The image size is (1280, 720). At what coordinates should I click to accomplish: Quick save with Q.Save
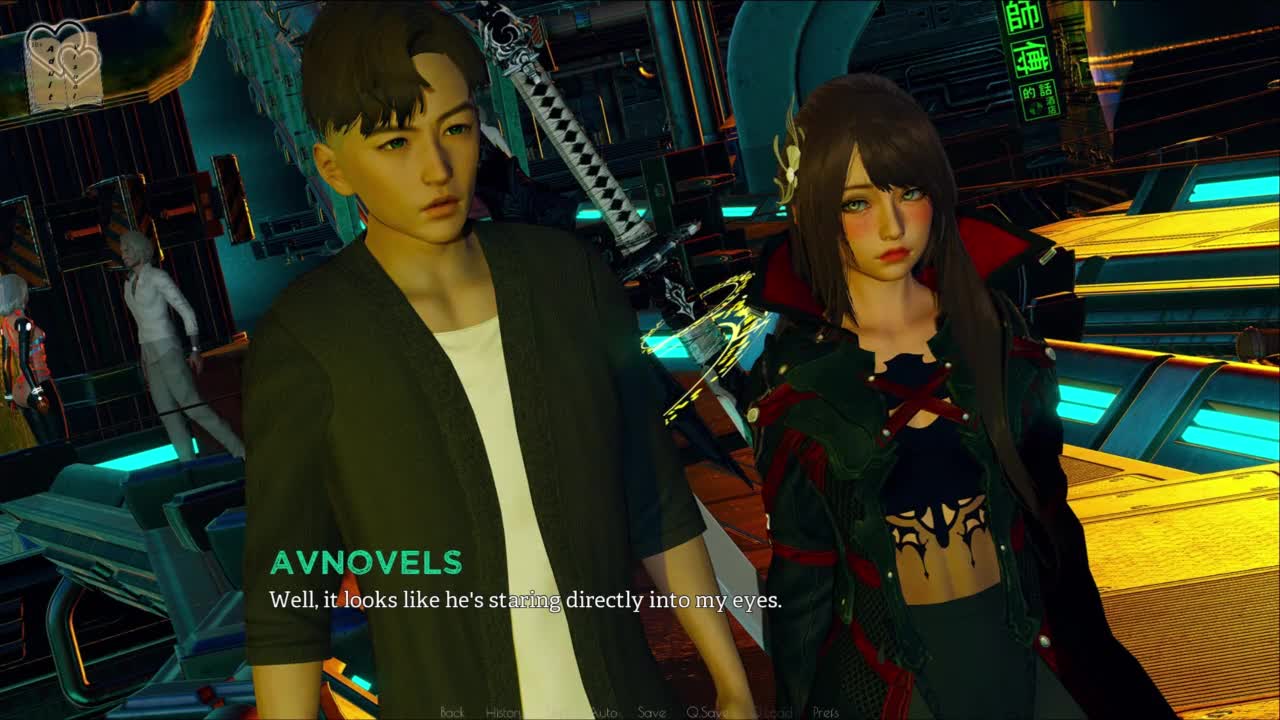pos(706,712)
